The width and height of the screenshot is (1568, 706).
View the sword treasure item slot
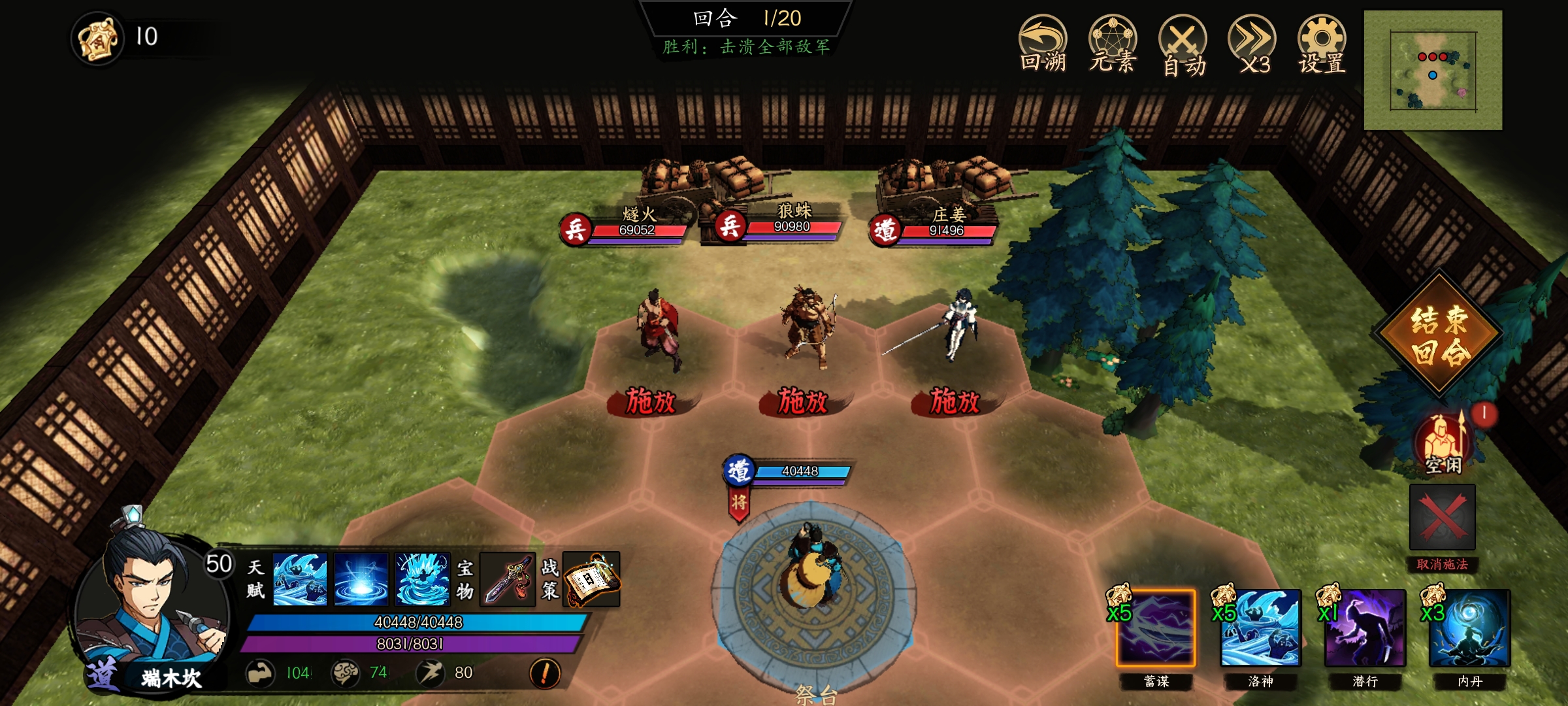pos(508,579)
